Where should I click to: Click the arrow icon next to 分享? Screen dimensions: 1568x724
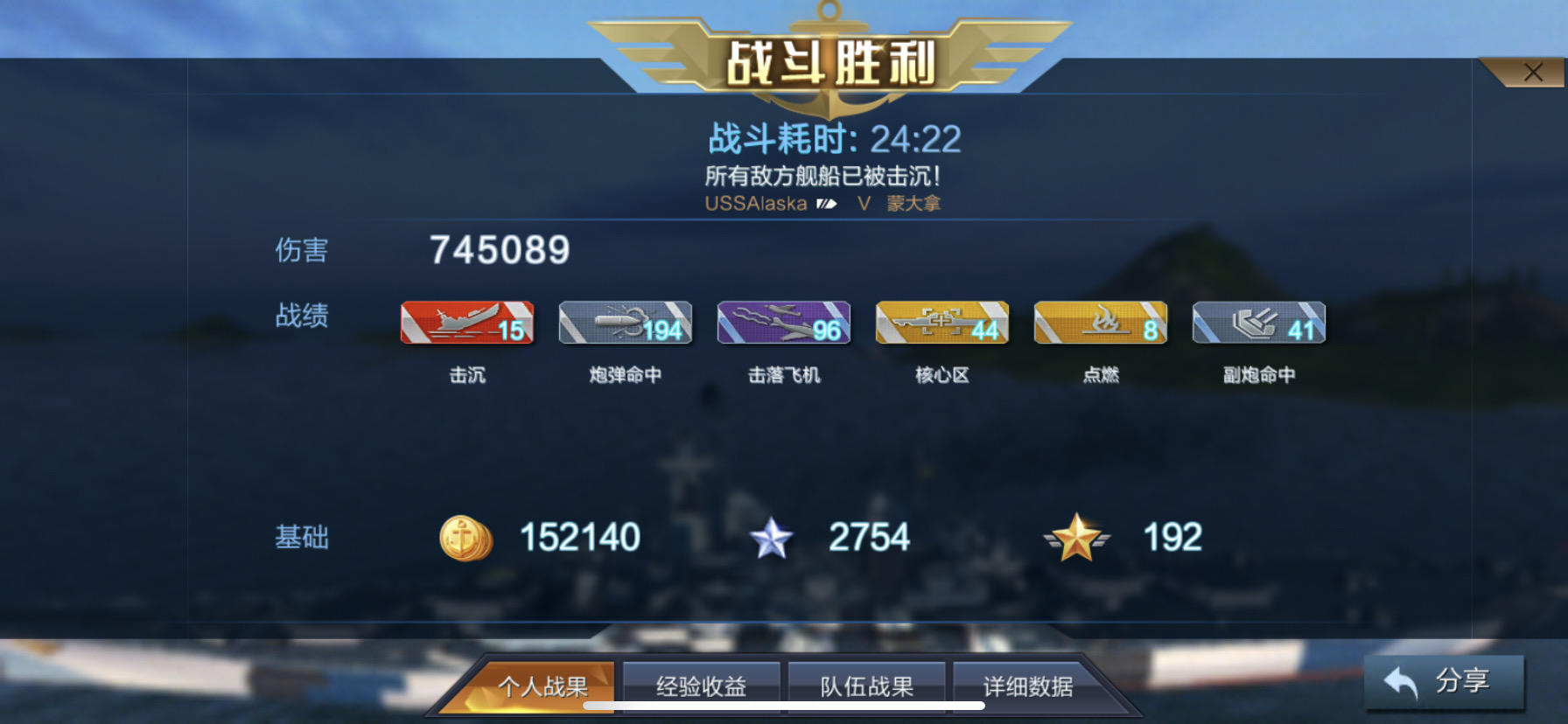[x=1400, y=681]
